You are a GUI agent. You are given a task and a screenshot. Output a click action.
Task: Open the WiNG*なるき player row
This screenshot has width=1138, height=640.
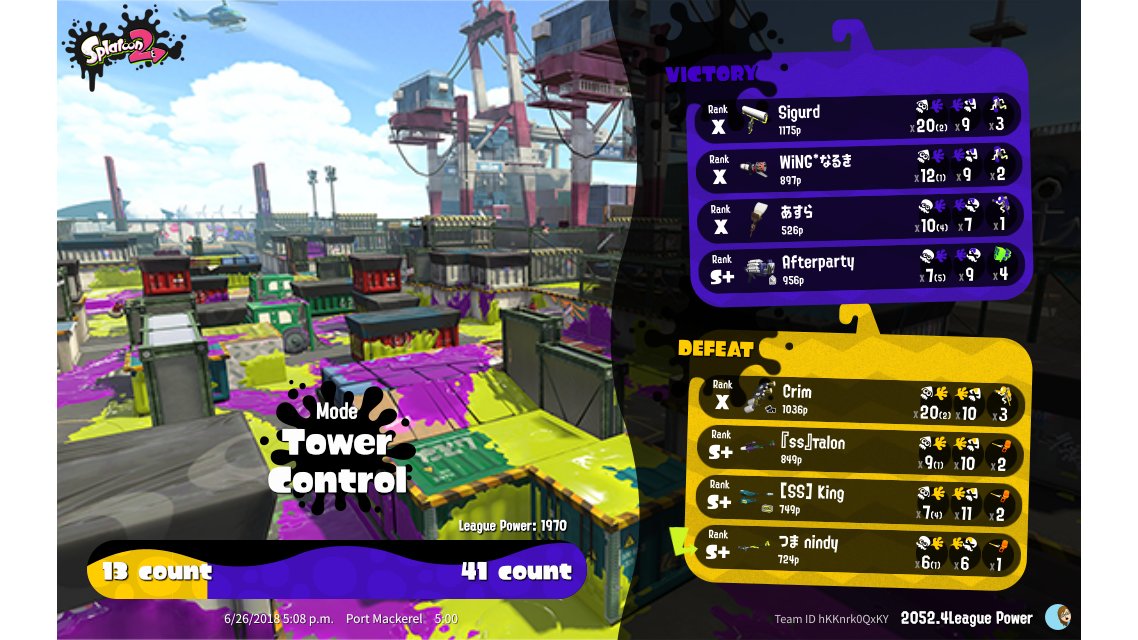coord(858,168)
